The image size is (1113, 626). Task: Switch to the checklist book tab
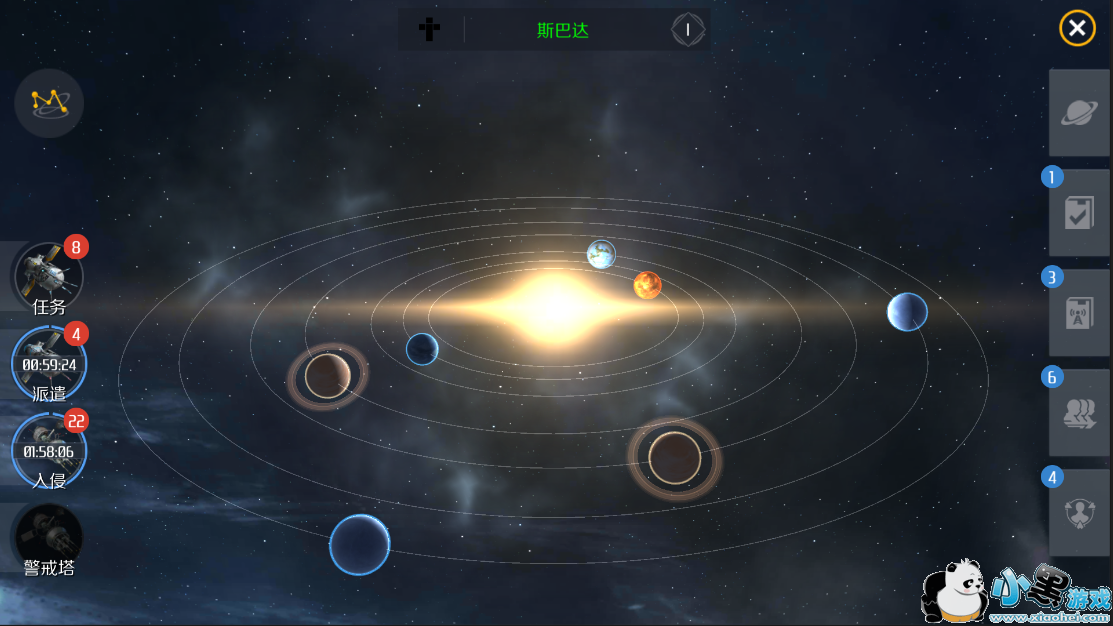(1079, 213)
